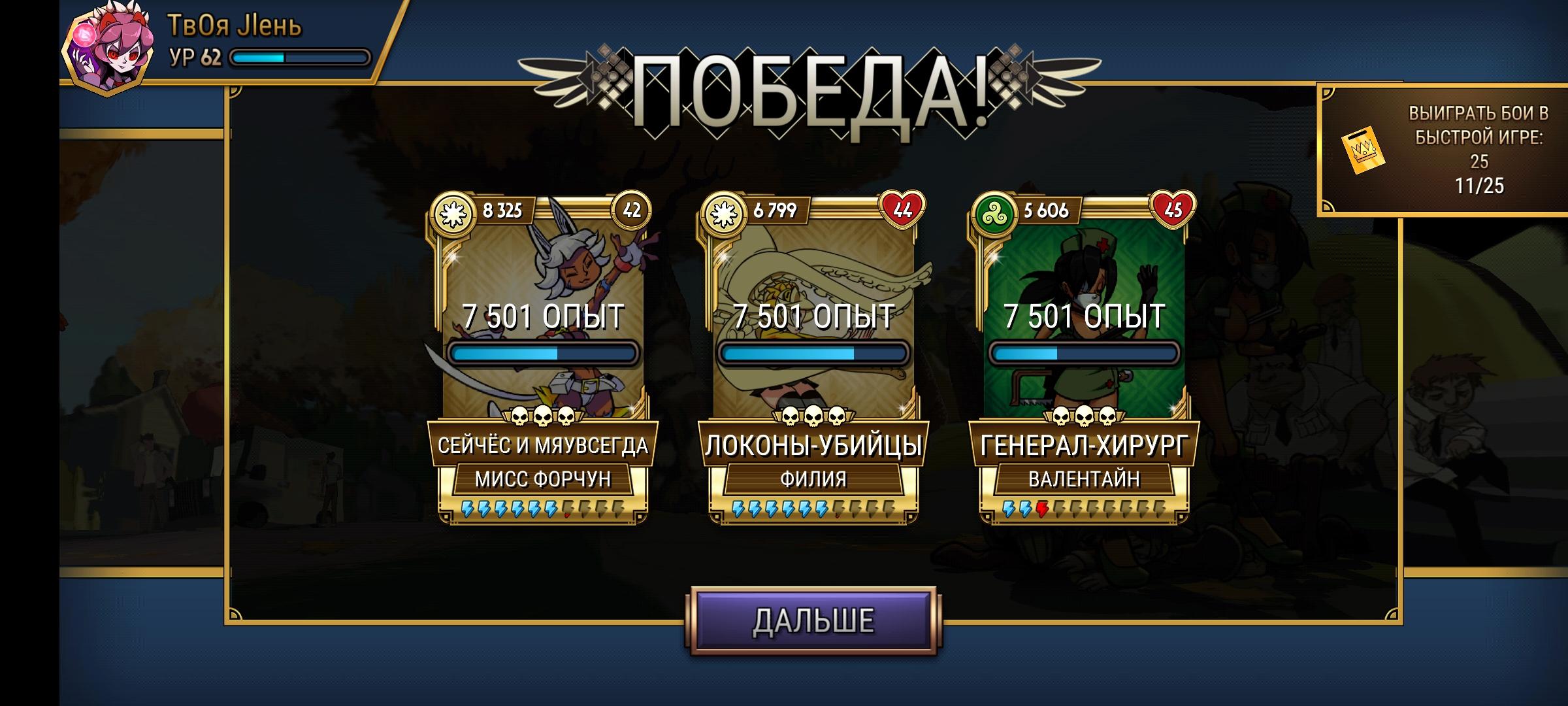The width and height of the screenshot is (1568, 706).
Task: Select the skull rank icons under Филия card
Action: [813, 414]
